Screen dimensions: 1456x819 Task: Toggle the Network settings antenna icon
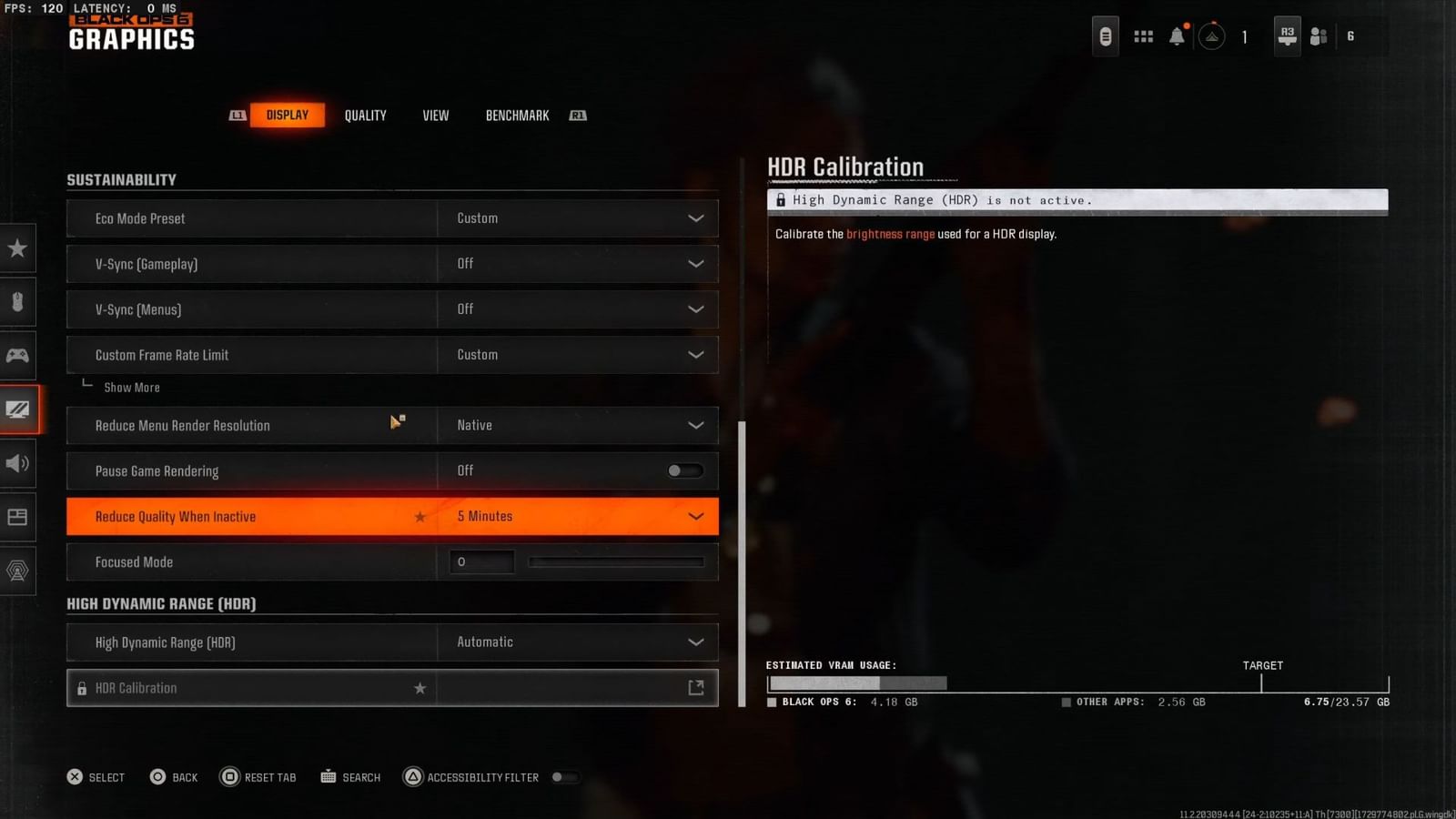click(x=18, y=571)
